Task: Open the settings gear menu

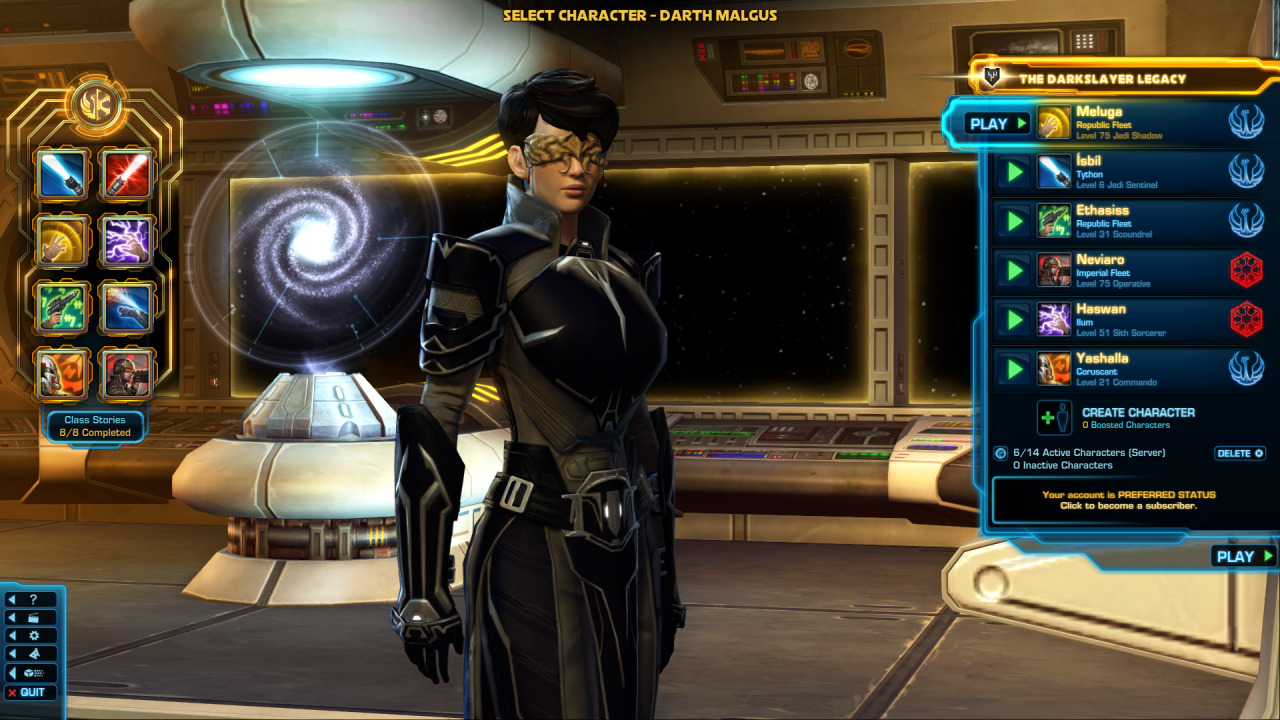Action: click(x=32, y=635)
